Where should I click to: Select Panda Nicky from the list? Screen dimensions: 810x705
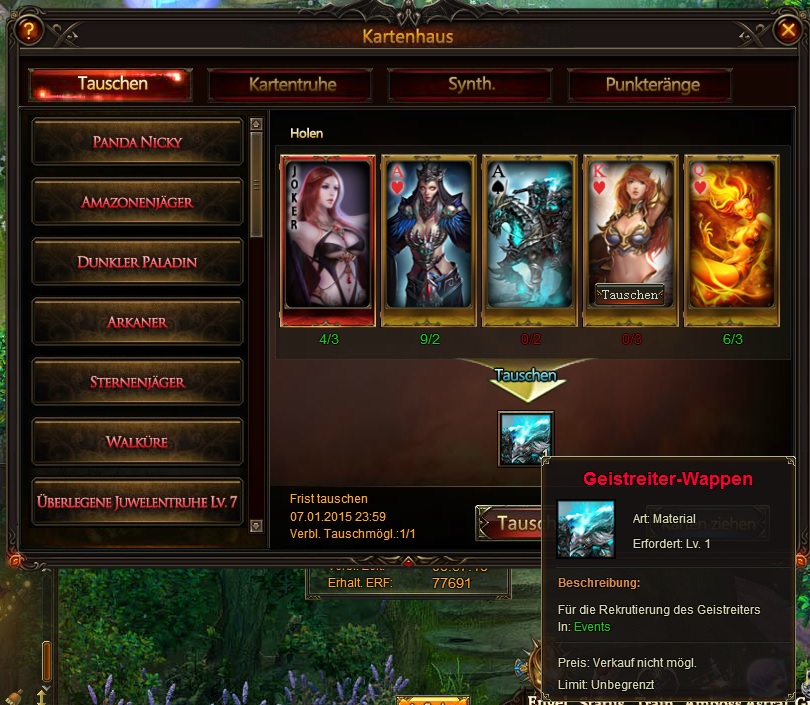coord(137,142)
